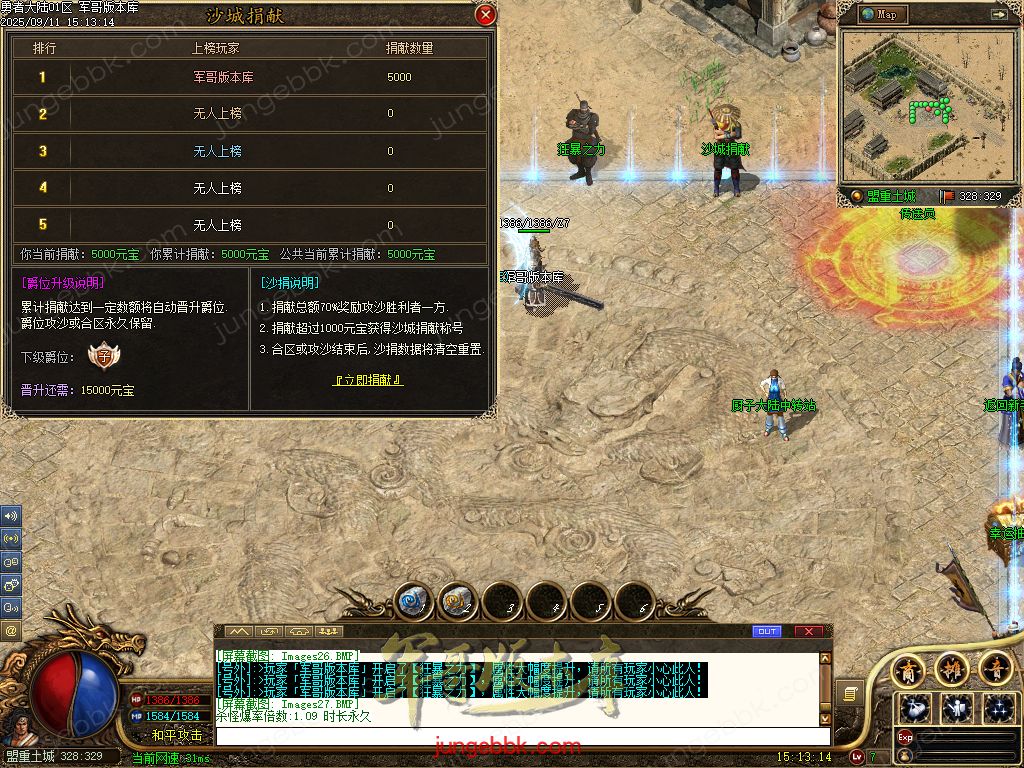Use the blue scroll in hotbar slot 1
The width and height of the screenshot is (1024, 768).
pos(415,602)
